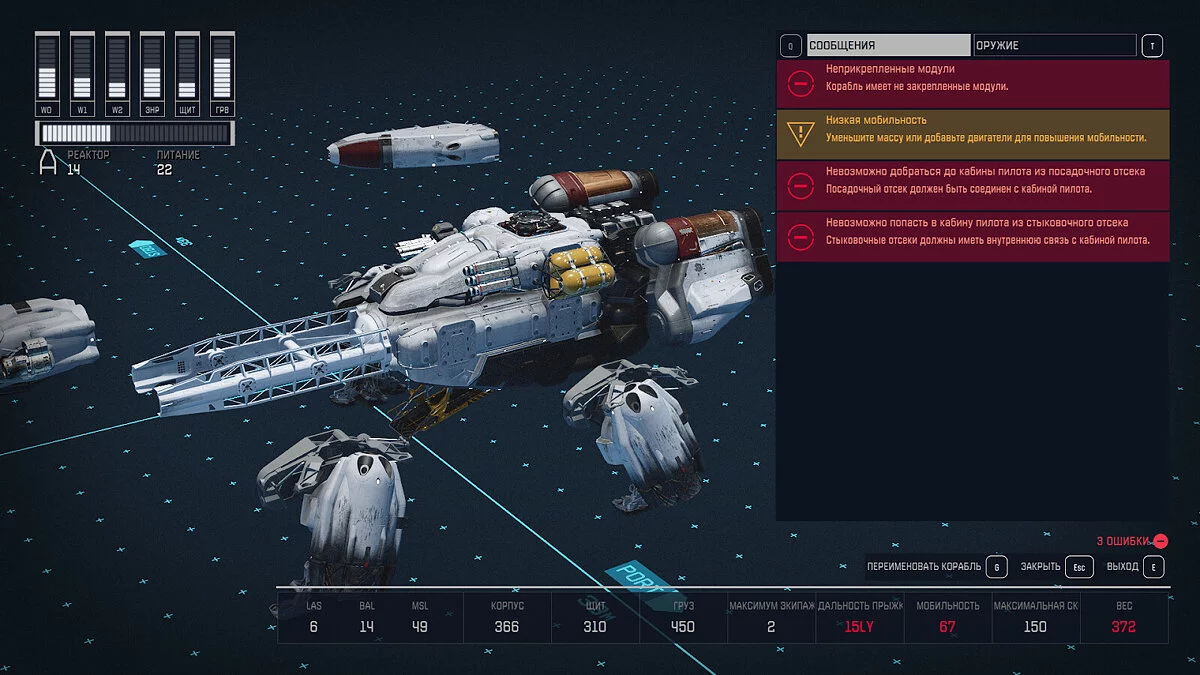1200x675 pixels.
Task: Exit the ship builder with Выход
Action: tap(1135, 567)
